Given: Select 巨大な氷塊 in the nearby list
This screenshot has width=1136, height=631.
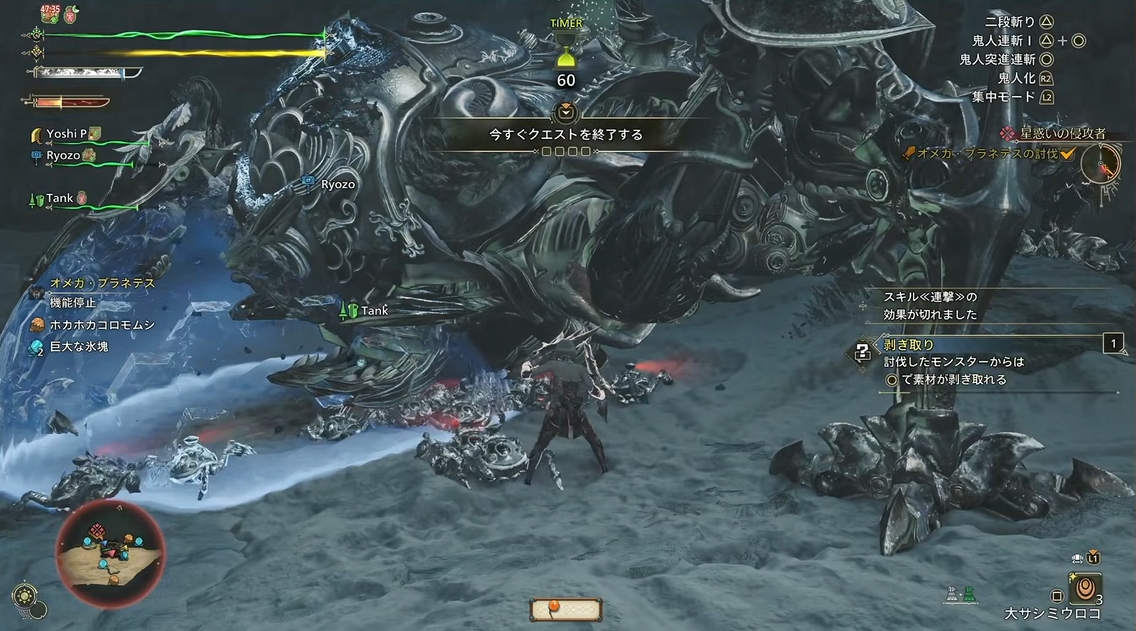Looking at the screenshot, I should pyautogui.click(x=78, y=346).
